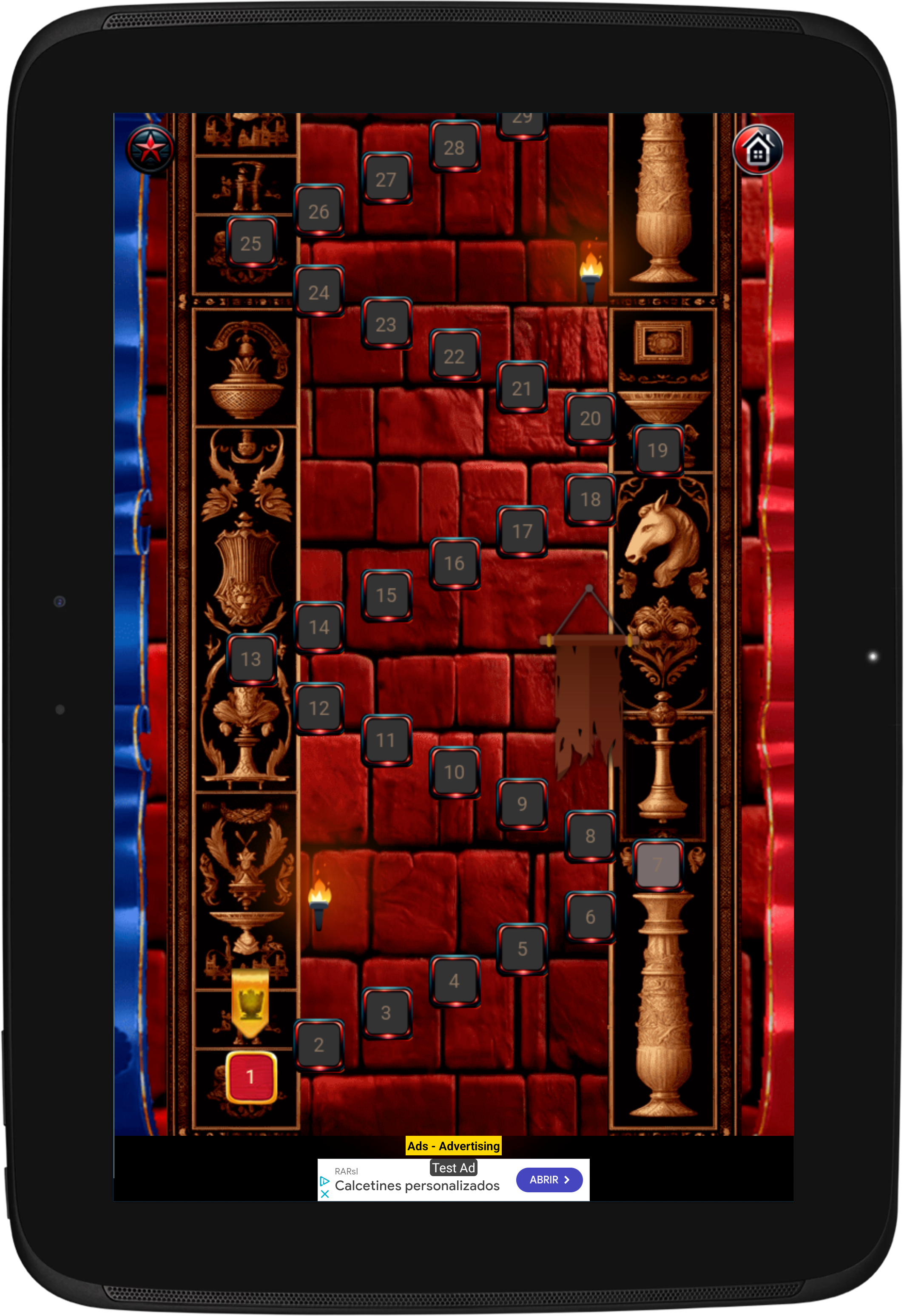Dismiss the ad via the blue x
The height and width of the screenshot is (1316, 904).
point(324,1195)
